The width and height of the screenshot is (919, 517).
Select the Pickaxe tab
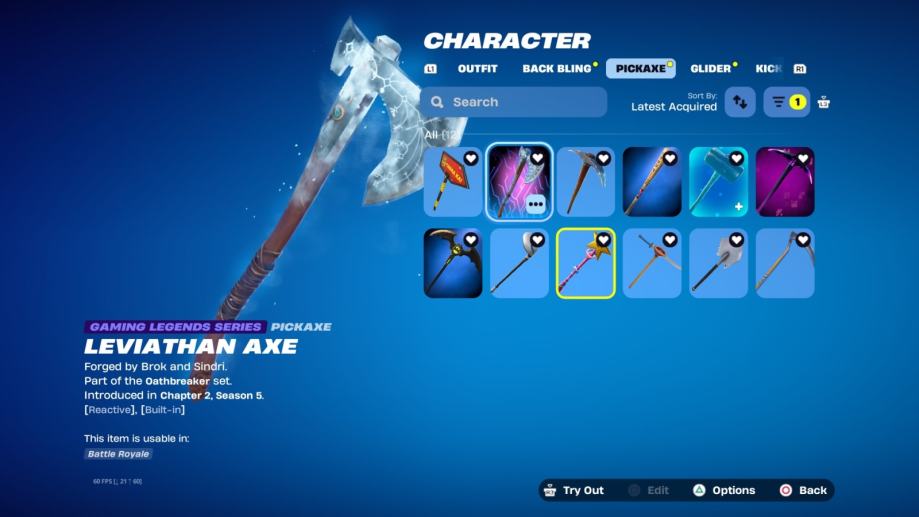click(640, 69)
